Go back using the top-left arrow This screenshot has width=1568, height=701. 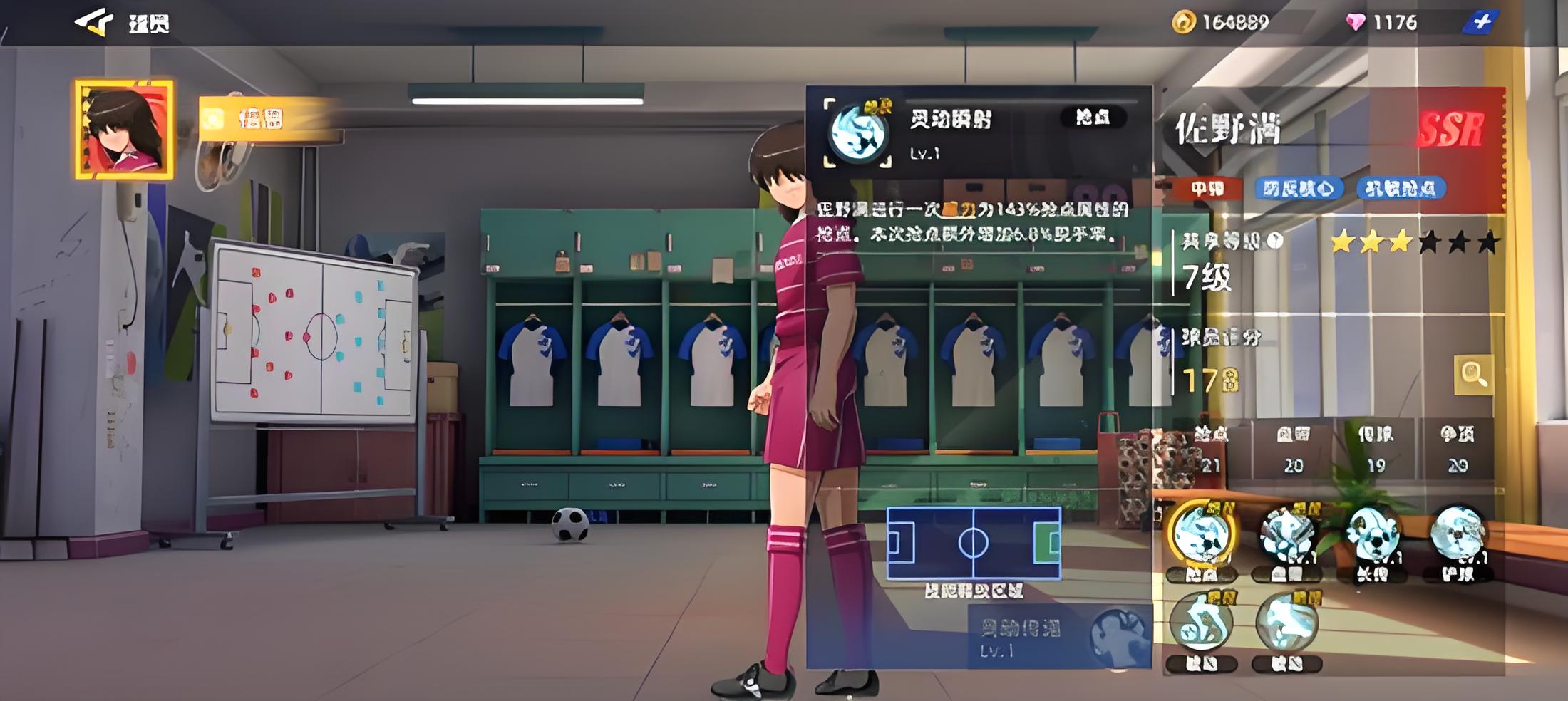click(x=94, y=22)
